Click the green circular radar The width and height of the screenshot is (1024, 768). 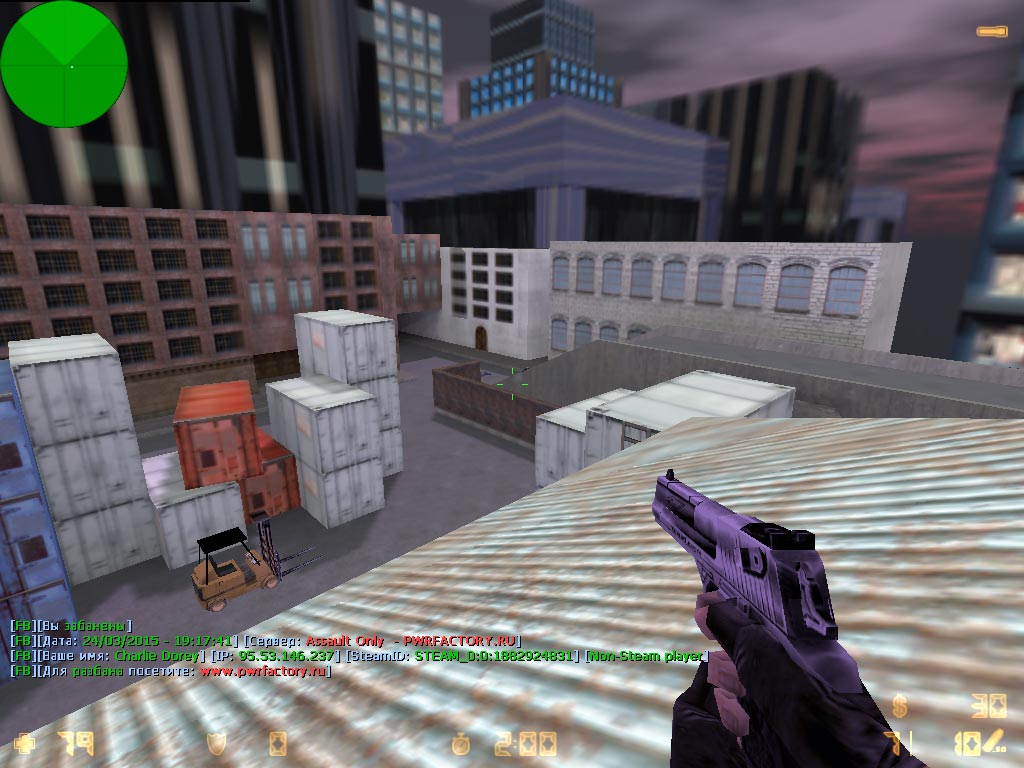click(x=64, y=64)
